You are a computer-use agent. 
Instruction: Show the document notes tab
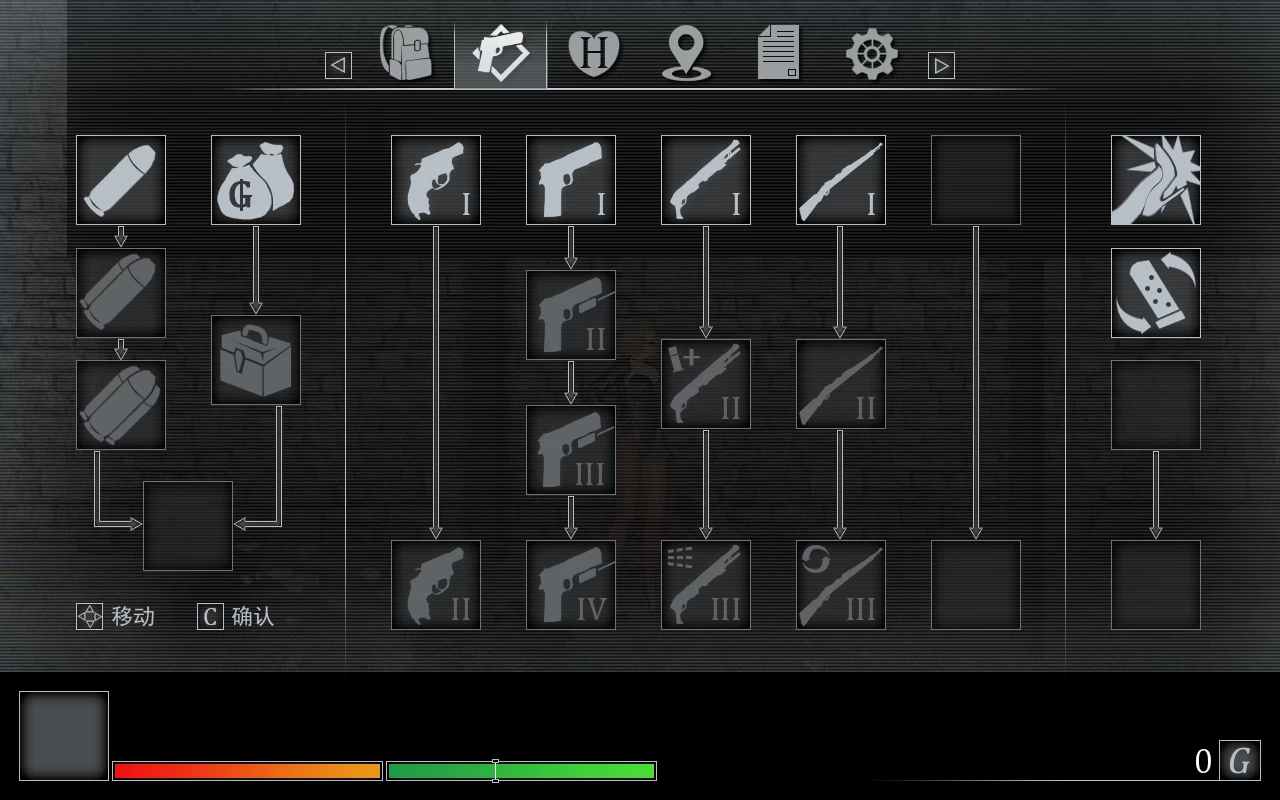[x=779, y=53]
